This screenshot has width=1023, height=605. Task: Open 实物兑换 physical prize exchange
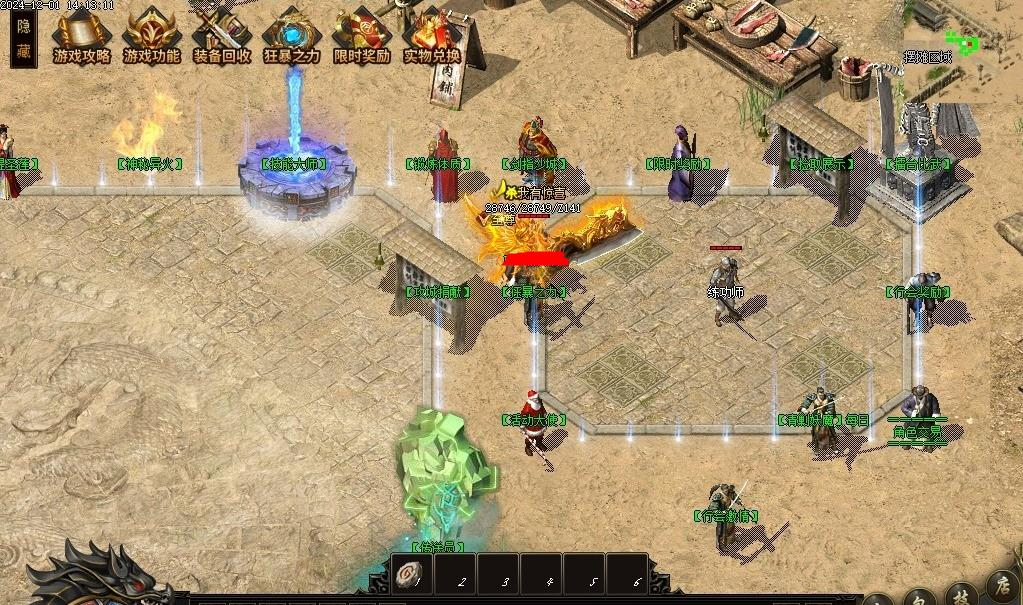(x=432, y=37)
